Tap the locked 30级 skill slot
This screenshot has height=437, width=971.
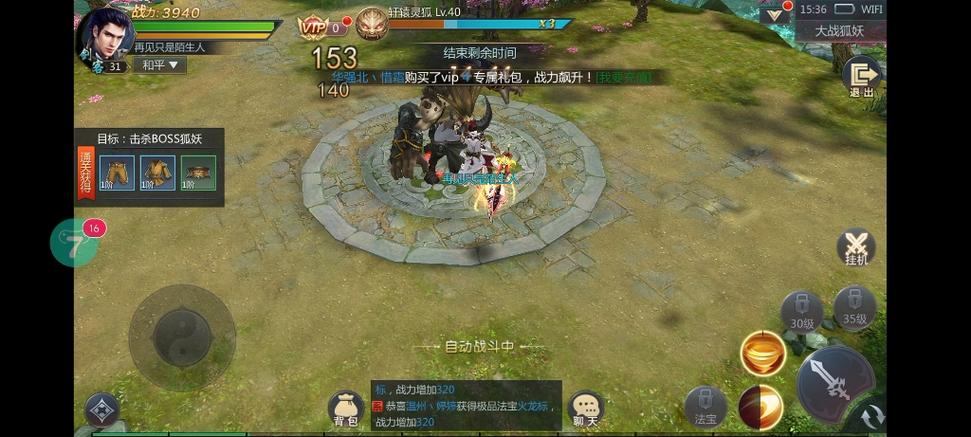click(801, 311)
